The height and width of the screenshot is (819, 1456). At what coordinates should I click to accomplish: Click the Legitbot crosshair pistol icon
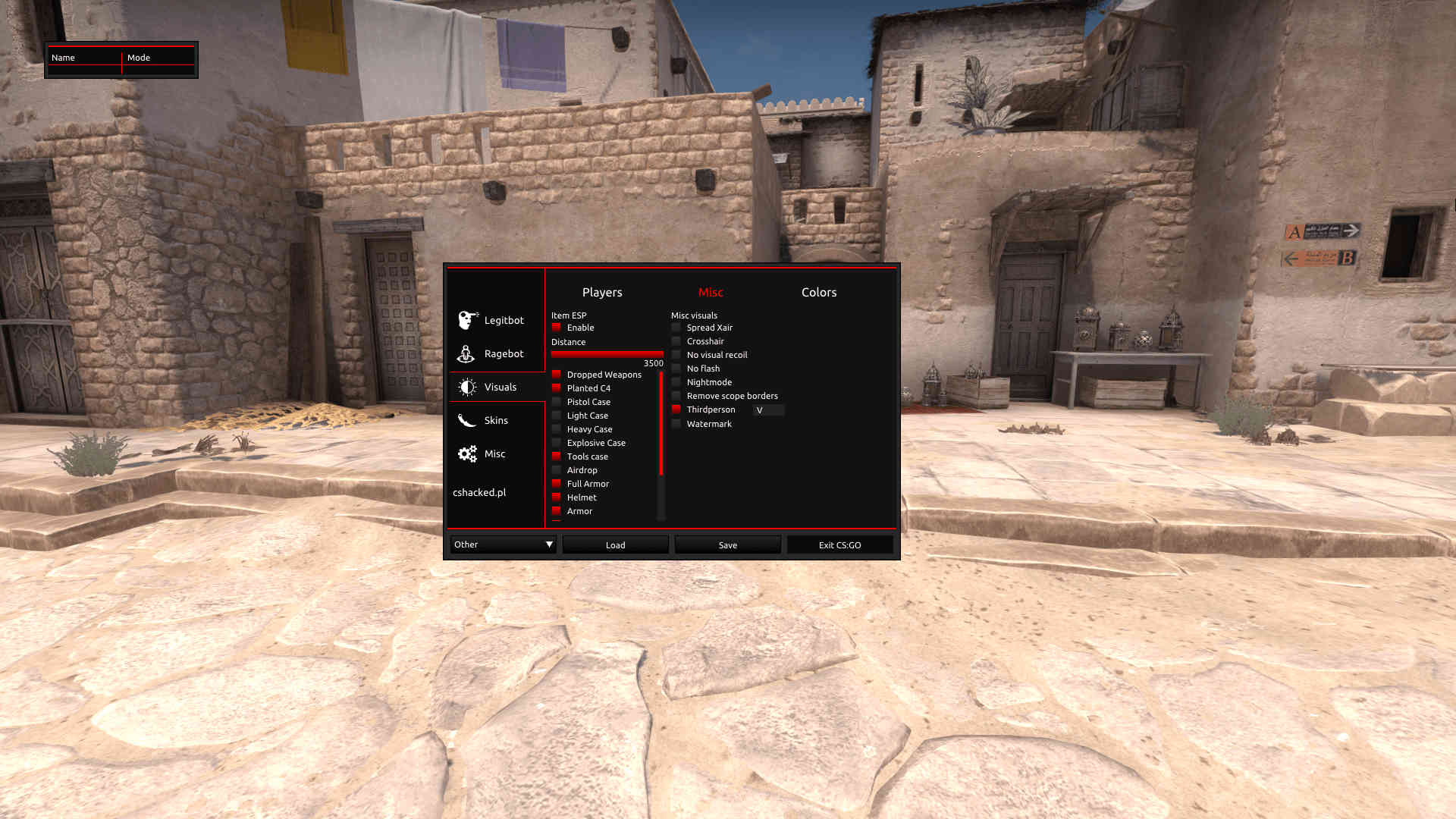466,320
